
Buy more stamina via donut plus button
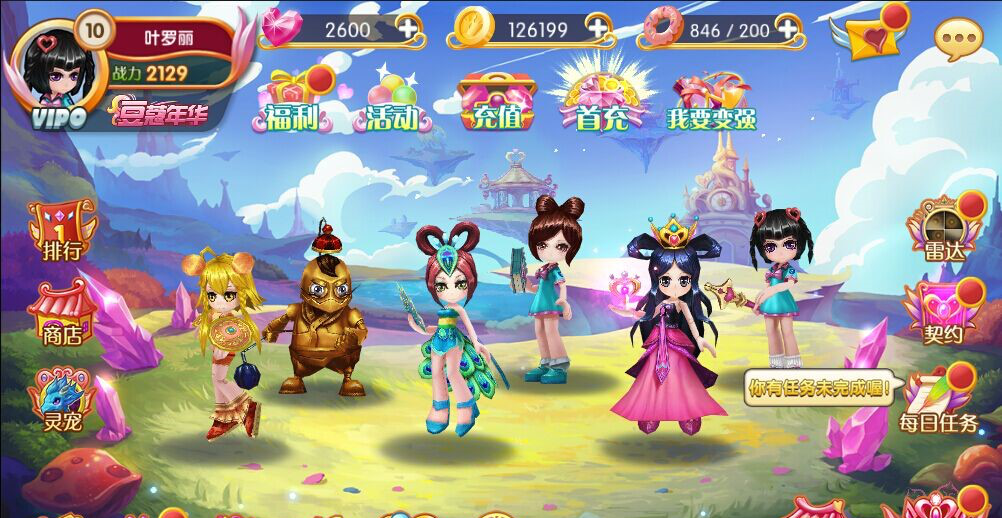(790, 29)
